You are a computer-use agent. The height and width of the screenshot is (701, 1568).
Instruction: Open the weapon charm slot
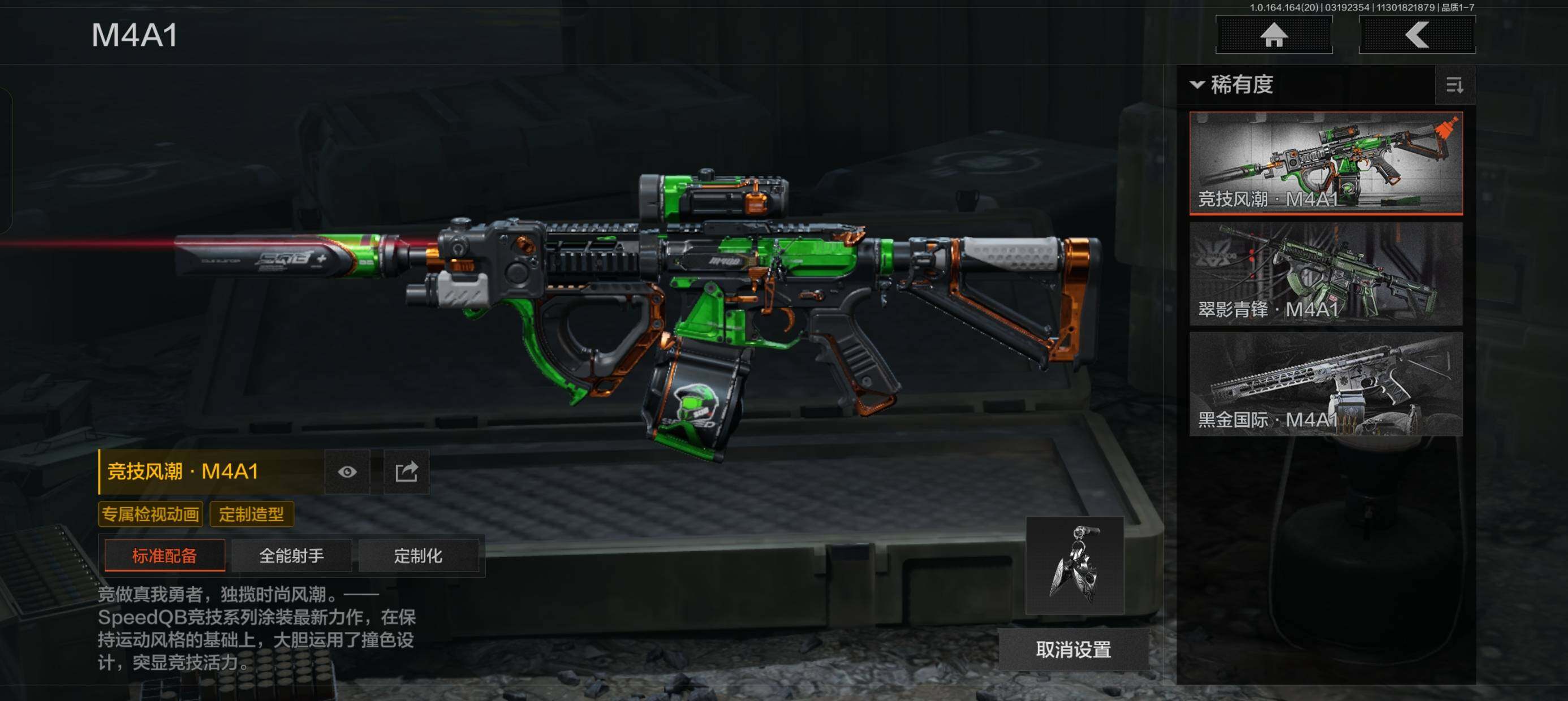[x=1074, y=565]
